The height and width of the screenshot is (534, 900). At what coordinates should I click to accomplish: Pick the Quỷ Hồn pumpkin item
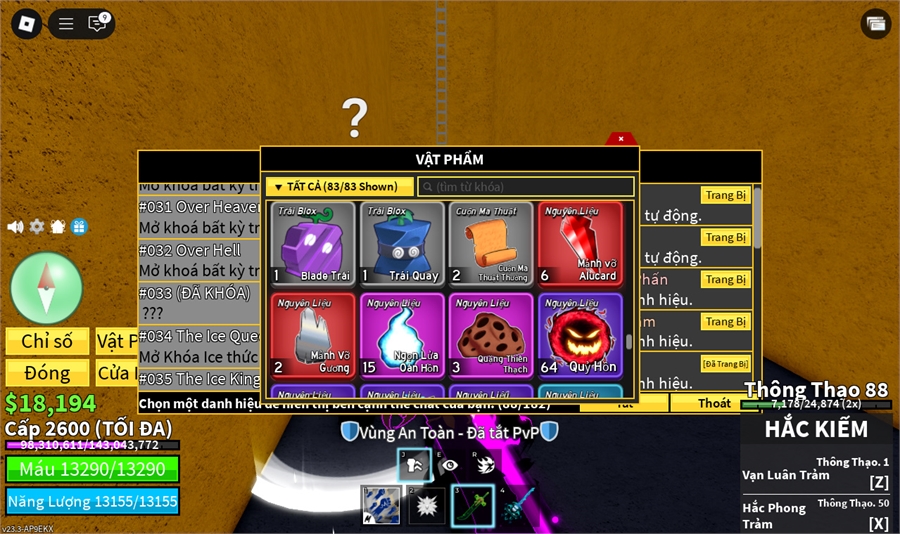pos(580,334)
